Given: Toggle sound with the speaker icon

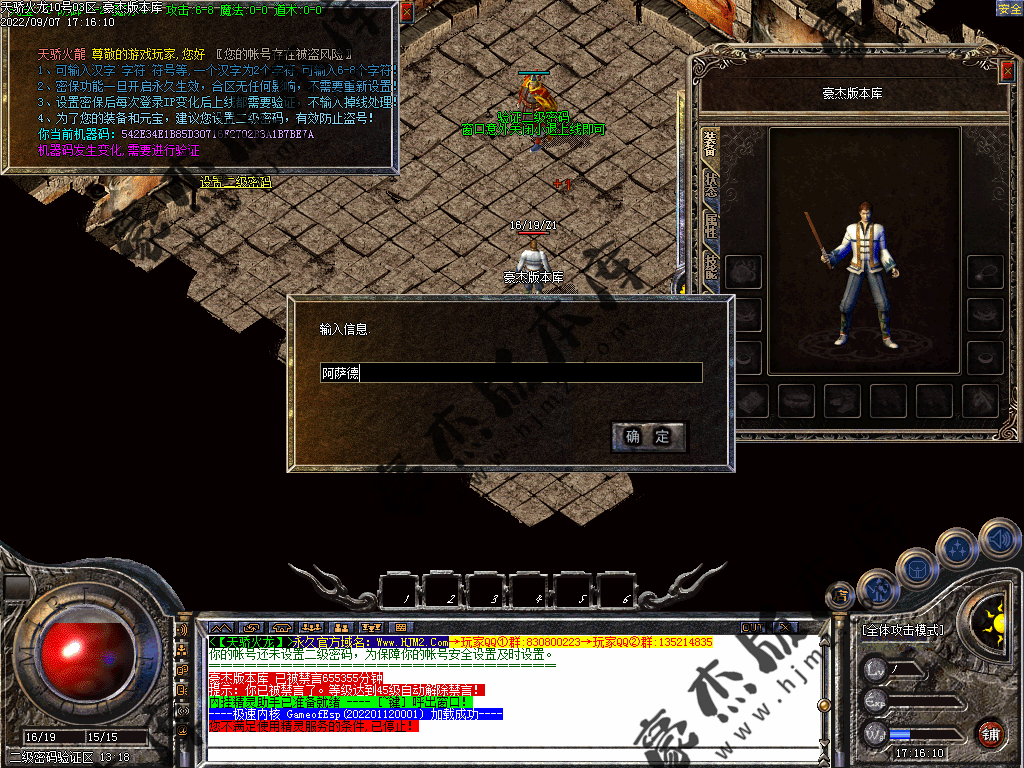Looking at the screenshot, I should pos(998,539).
